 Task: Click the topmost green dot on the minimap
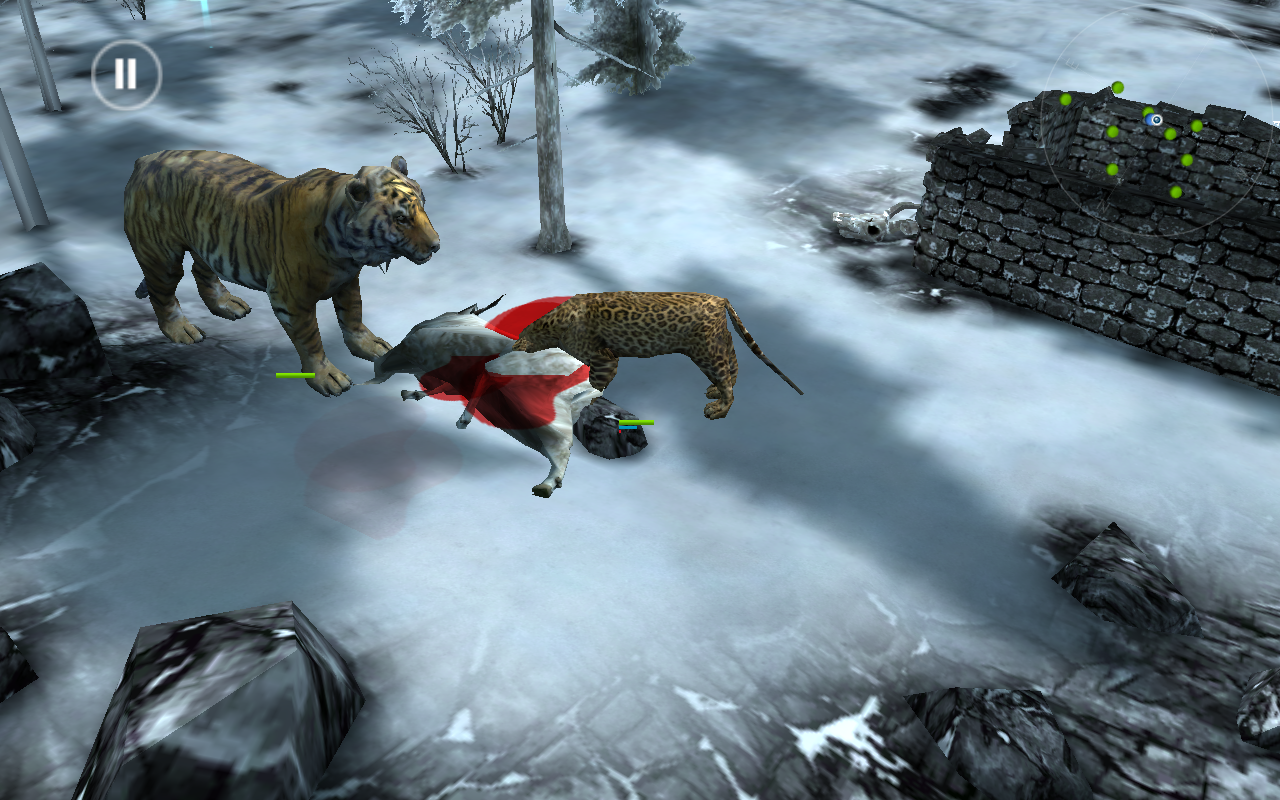click(1118, 88)
